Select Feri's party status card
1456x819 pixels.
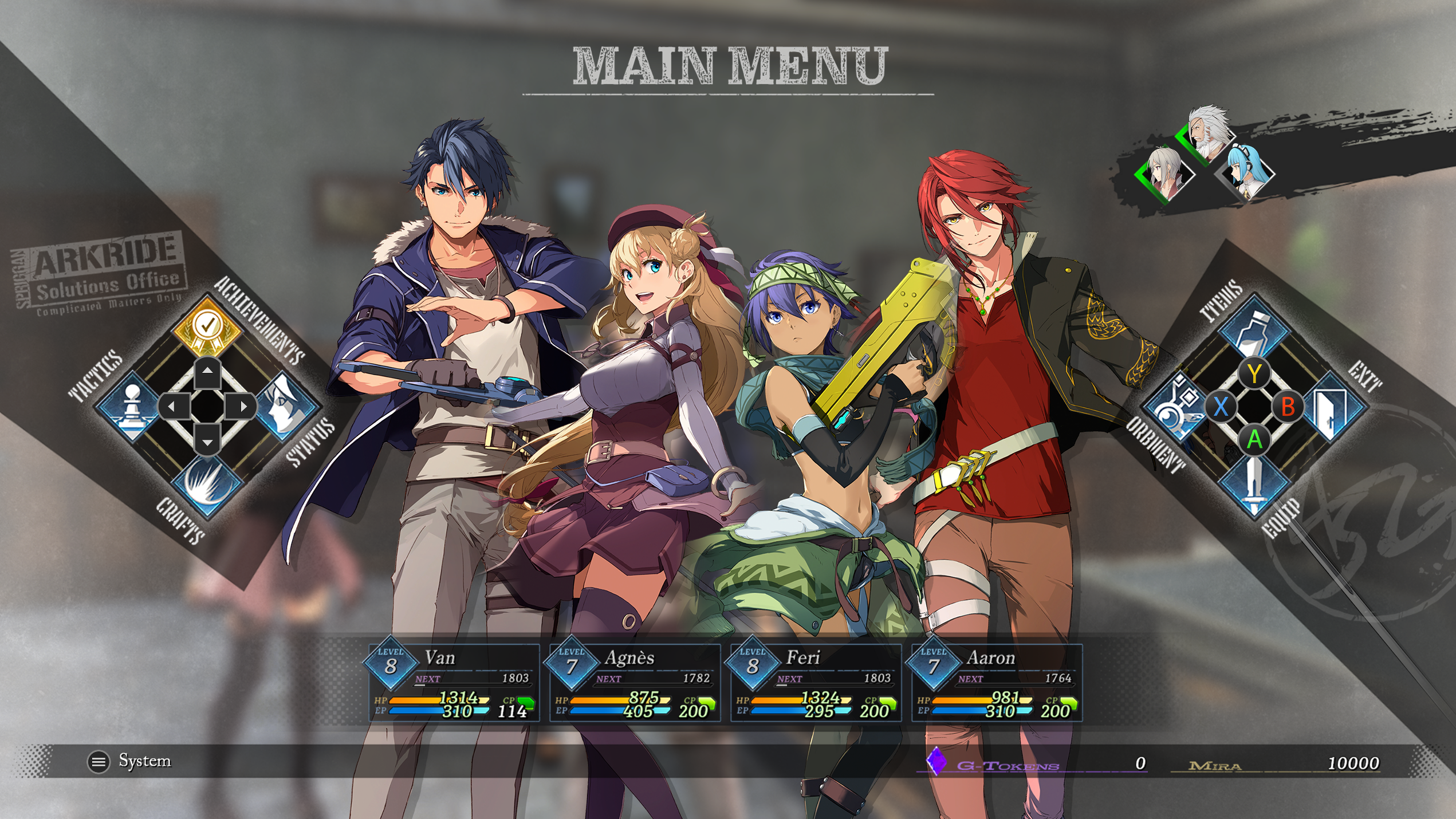(x=815, y=683)
